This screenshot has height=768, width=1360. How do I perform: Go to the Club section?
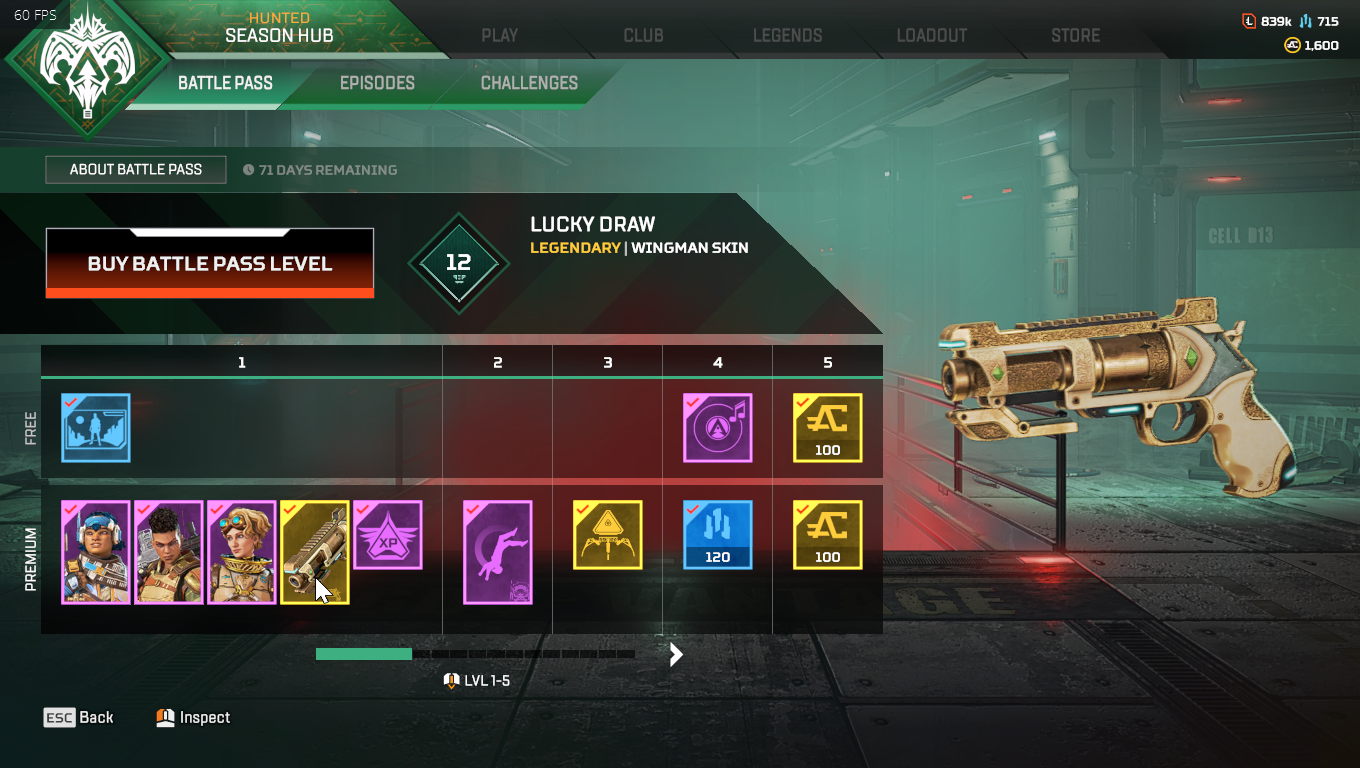(643, 35)
